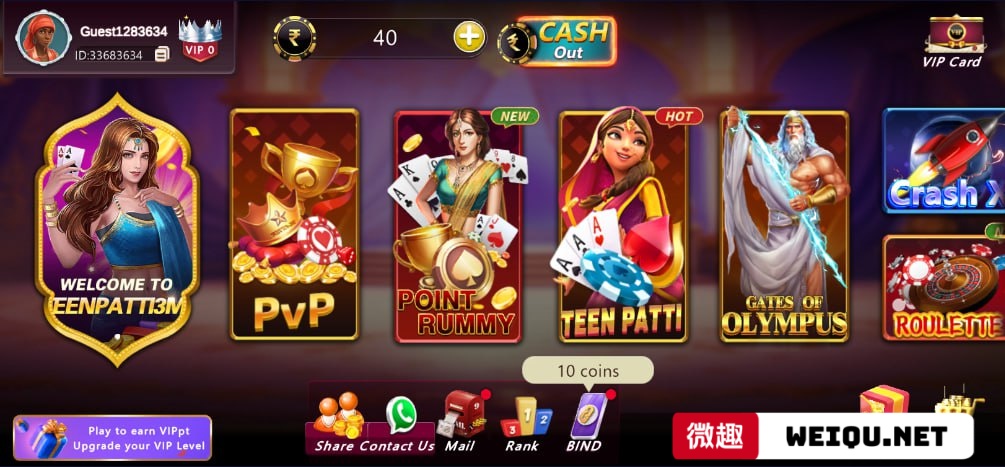The width and height of the screenshot is (1005, 467).
Task: Open the Crash rocket game
Action: pos(944,162)
